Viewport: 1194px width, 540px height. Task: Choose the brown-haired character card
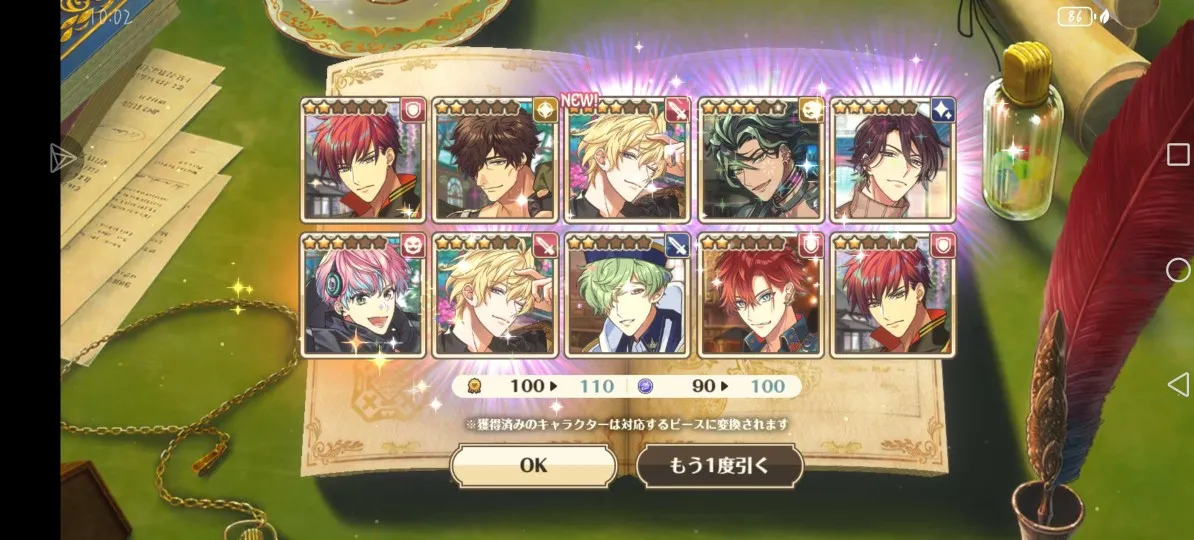495,160
